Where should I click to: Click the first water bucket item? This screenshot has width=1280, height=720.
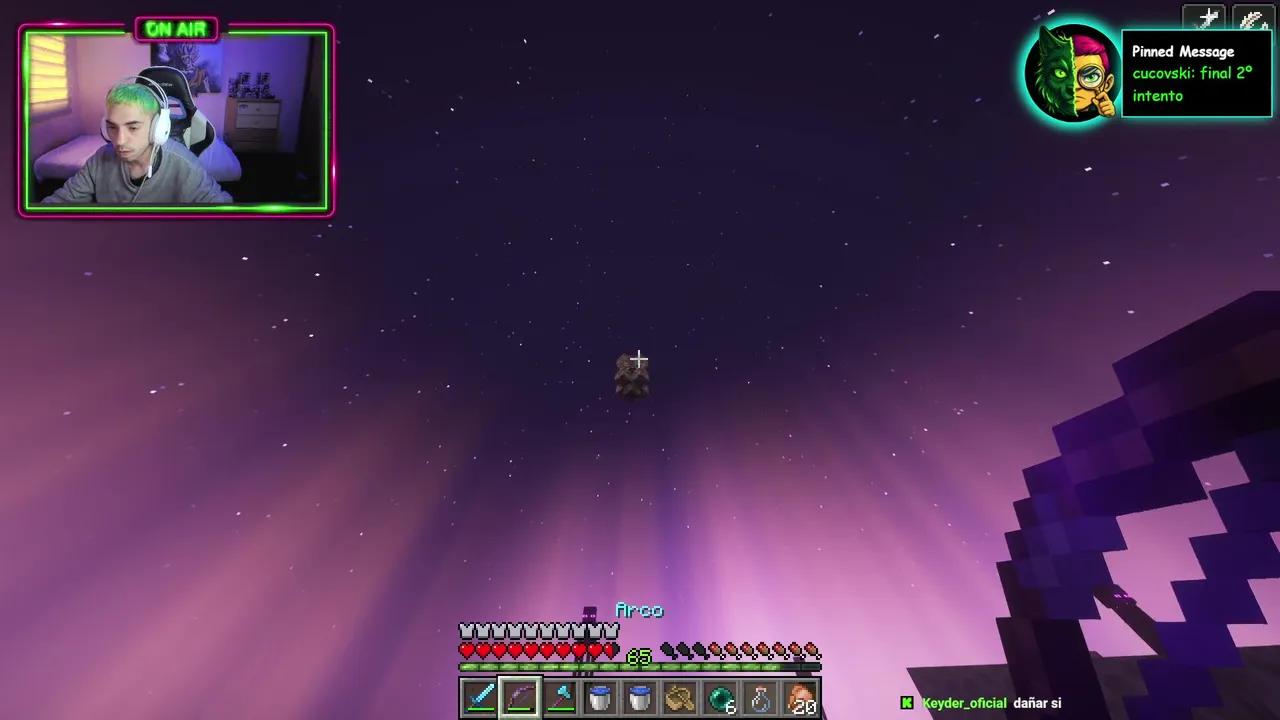coord(600,698)
